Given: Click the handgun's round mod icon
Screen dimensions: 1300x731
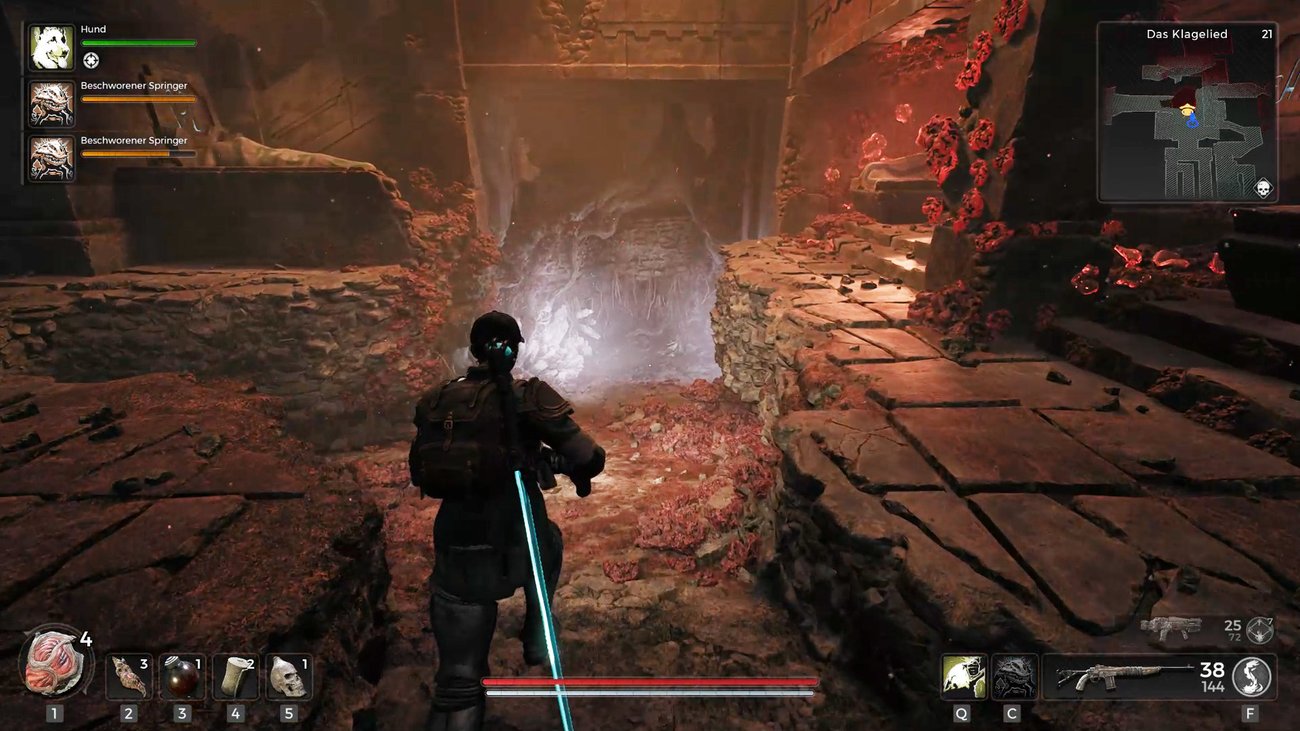Looking at the screenshot, I should click(x=1259, y=630).
